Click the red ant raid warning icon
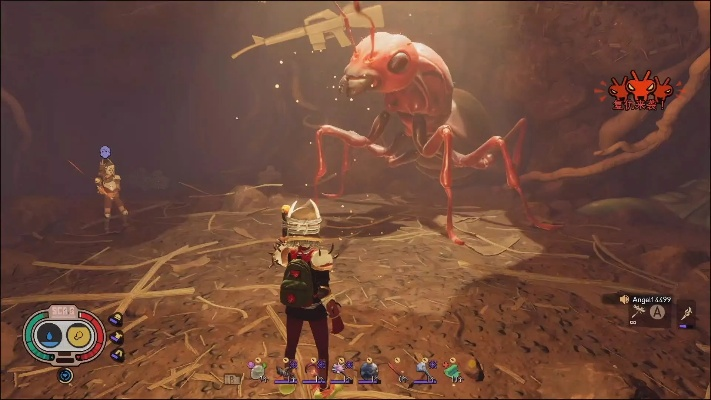 point(638,90)
